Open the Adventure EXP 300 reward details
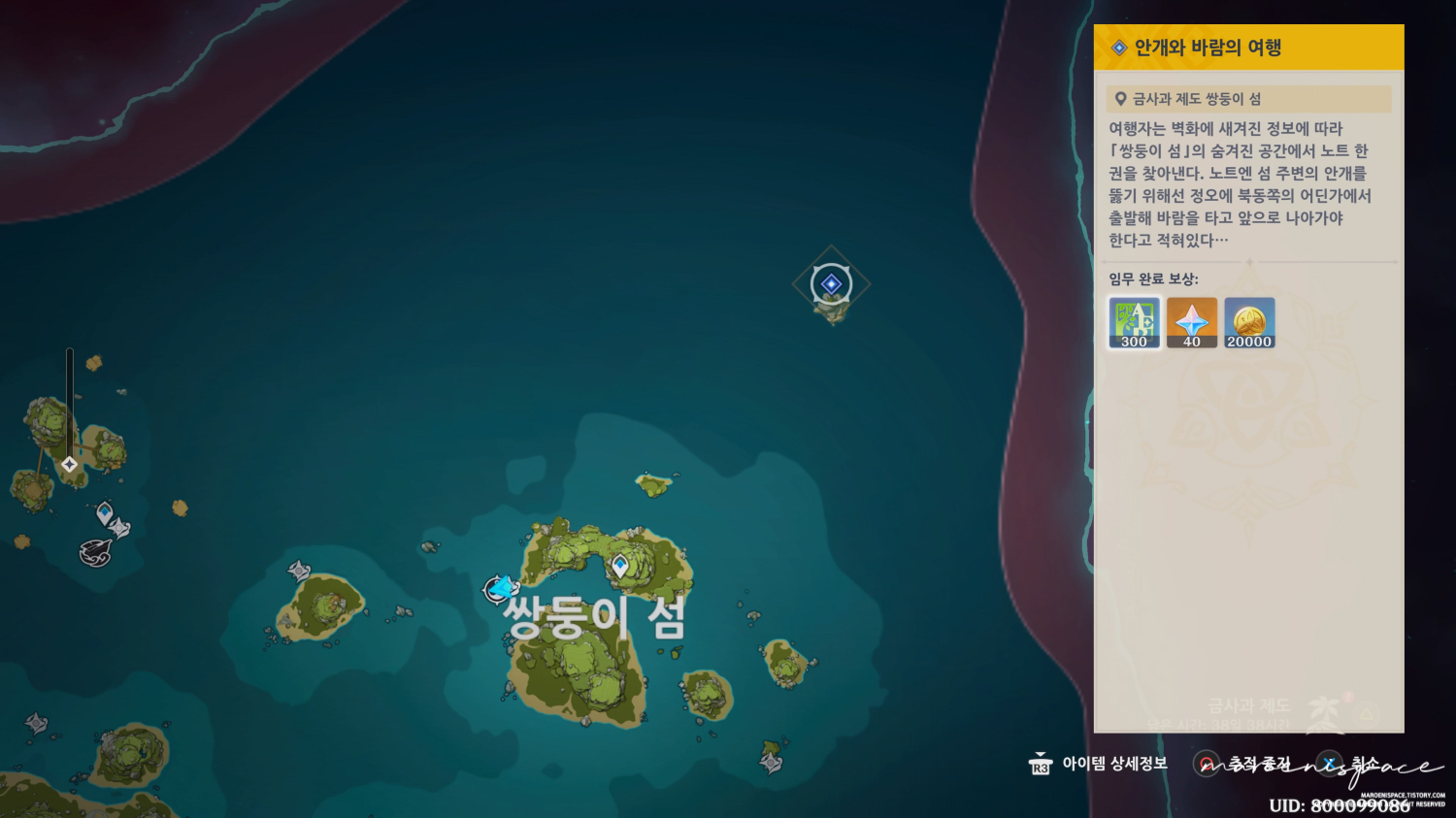This screenshot has height=818, width=1456. [x=1134, y=322]
